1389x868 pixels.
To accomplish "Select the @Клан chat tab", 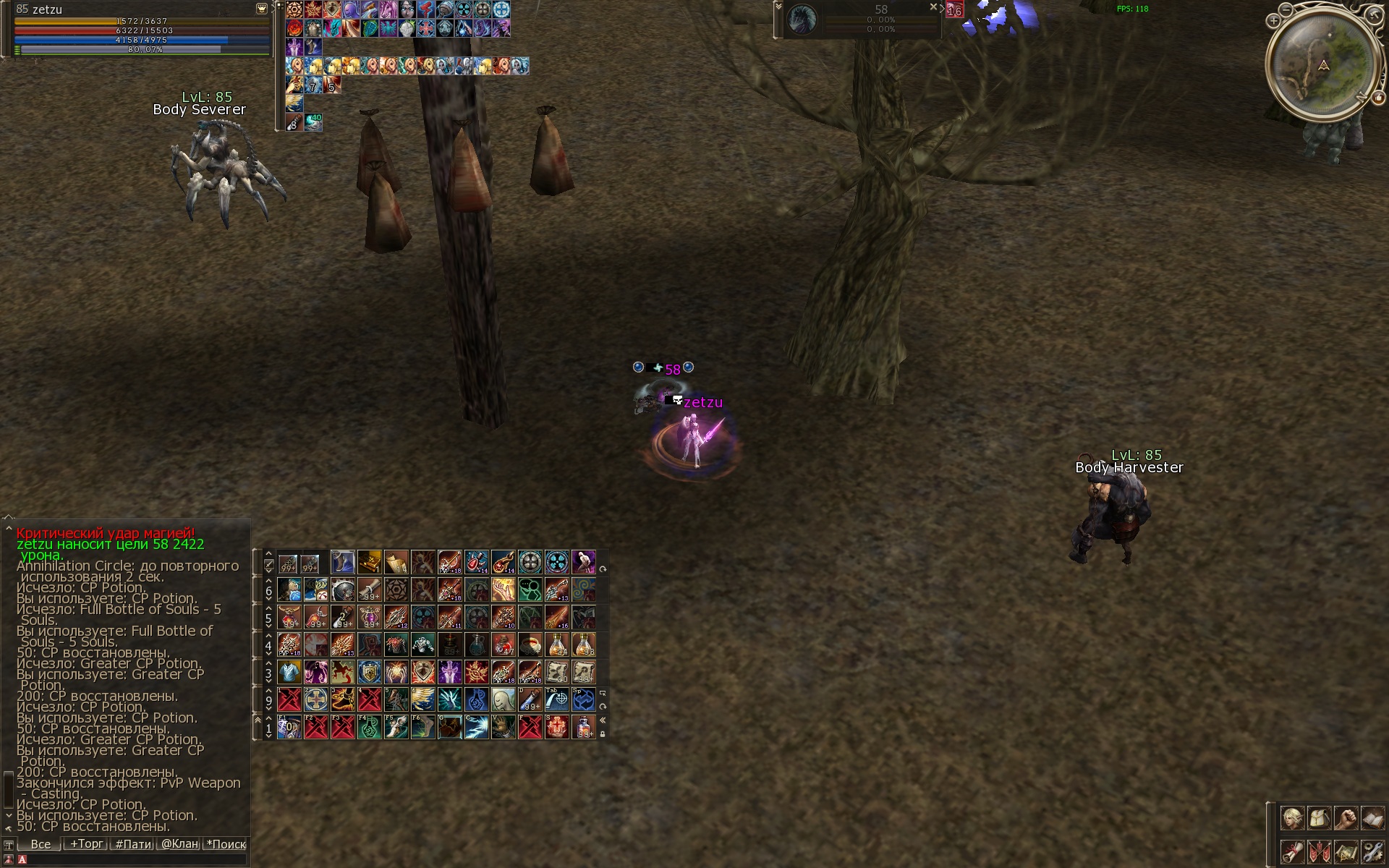I will tap(179, 844).
